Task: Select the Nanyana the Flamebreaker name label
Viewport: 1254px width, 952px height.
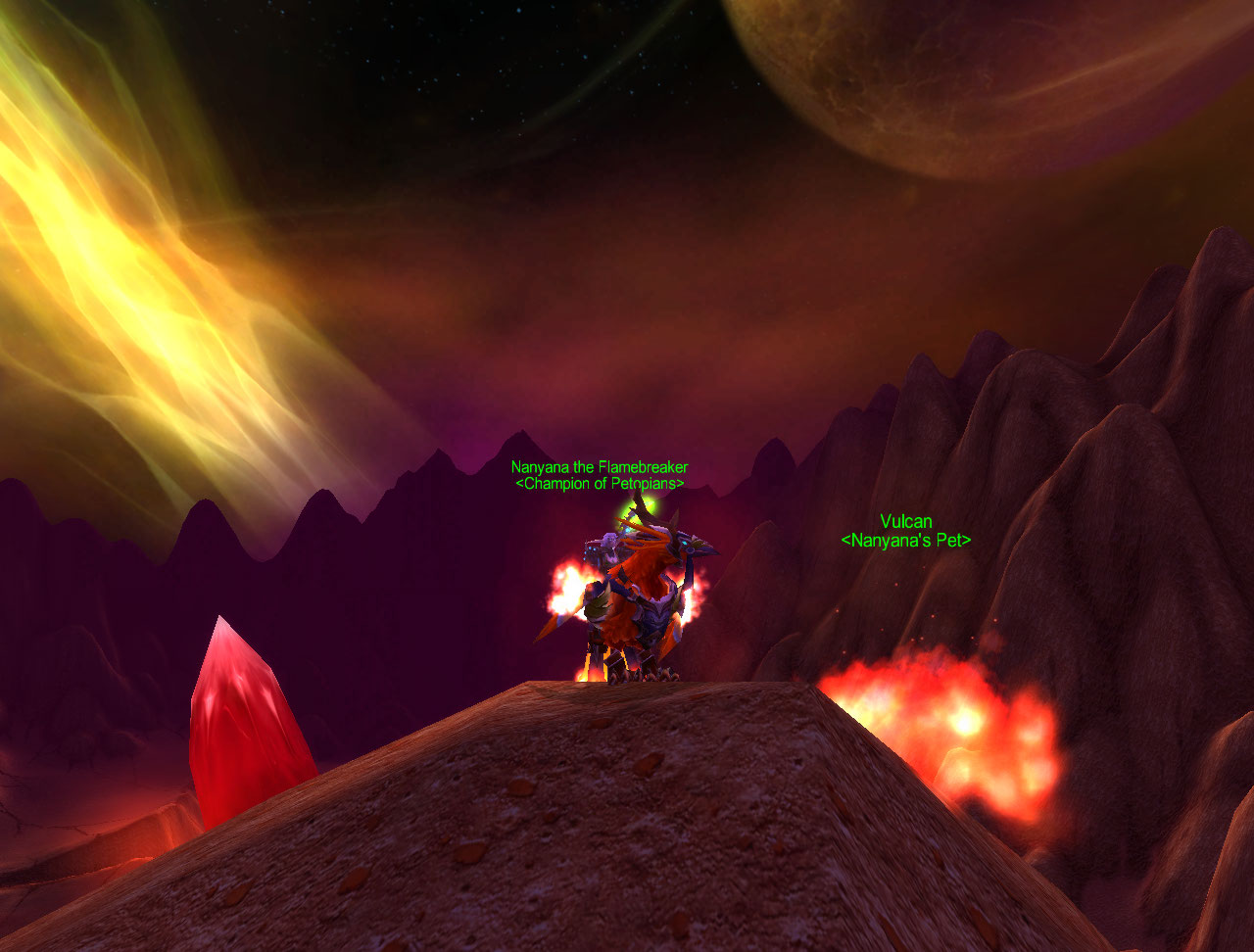Action: point(599,468)
